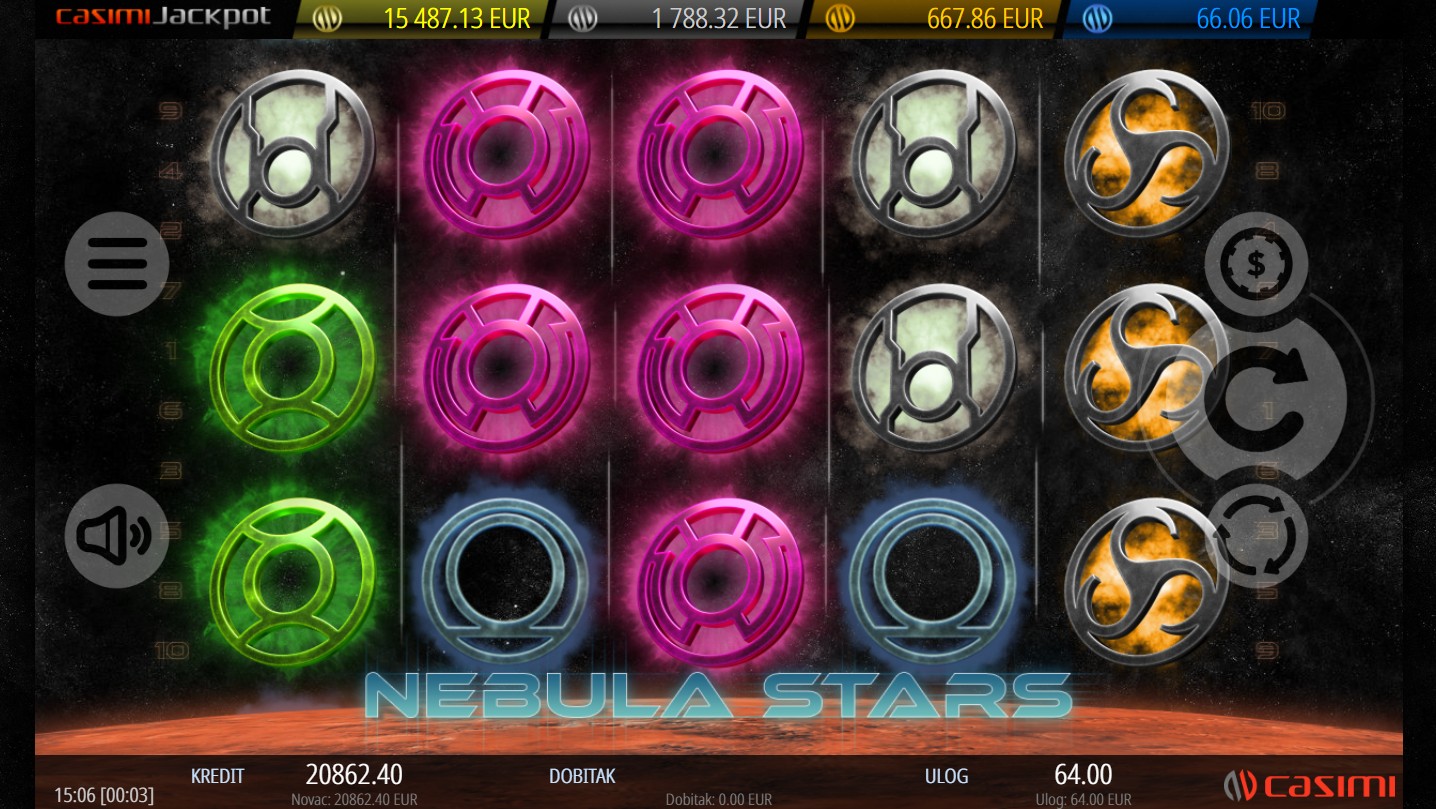The height and width of the screenshot is (809, 1436).
Task: Open the dollar chip bet settings
Action: pos(1255,264)
